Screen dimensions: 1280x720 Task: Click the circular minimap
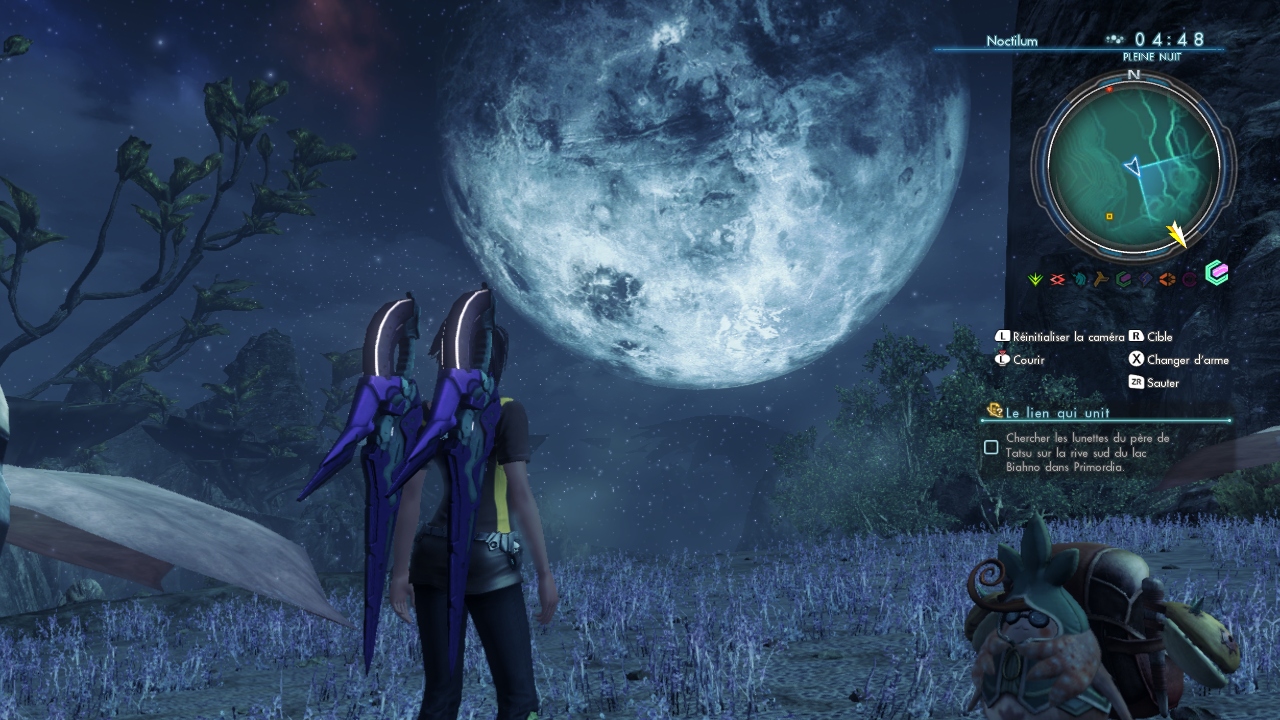tap(1133, 165)
